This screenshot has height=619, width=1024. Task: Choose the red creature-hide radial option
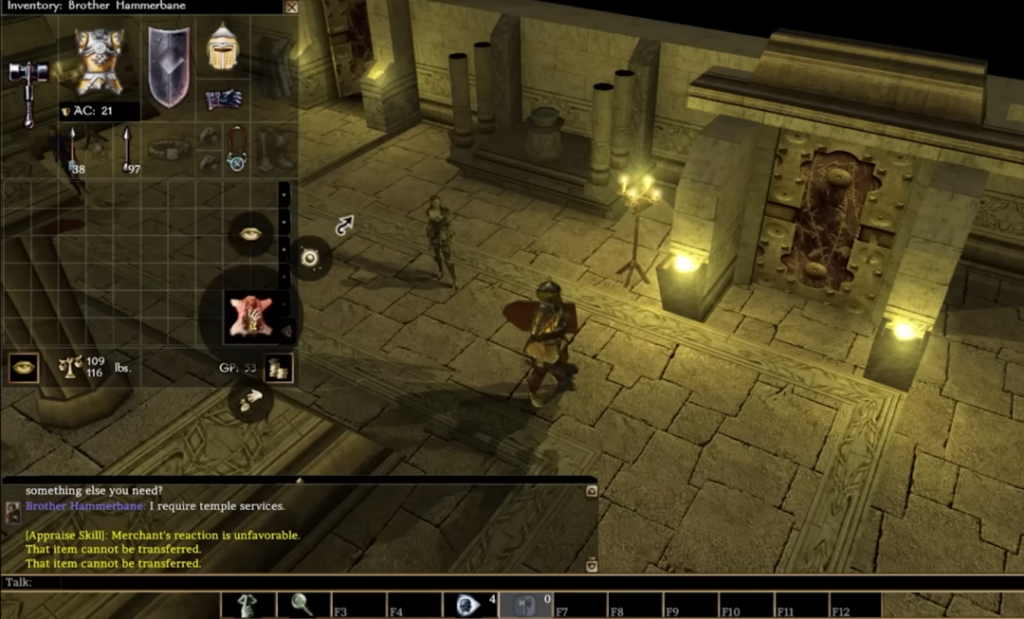click(244, 315)
